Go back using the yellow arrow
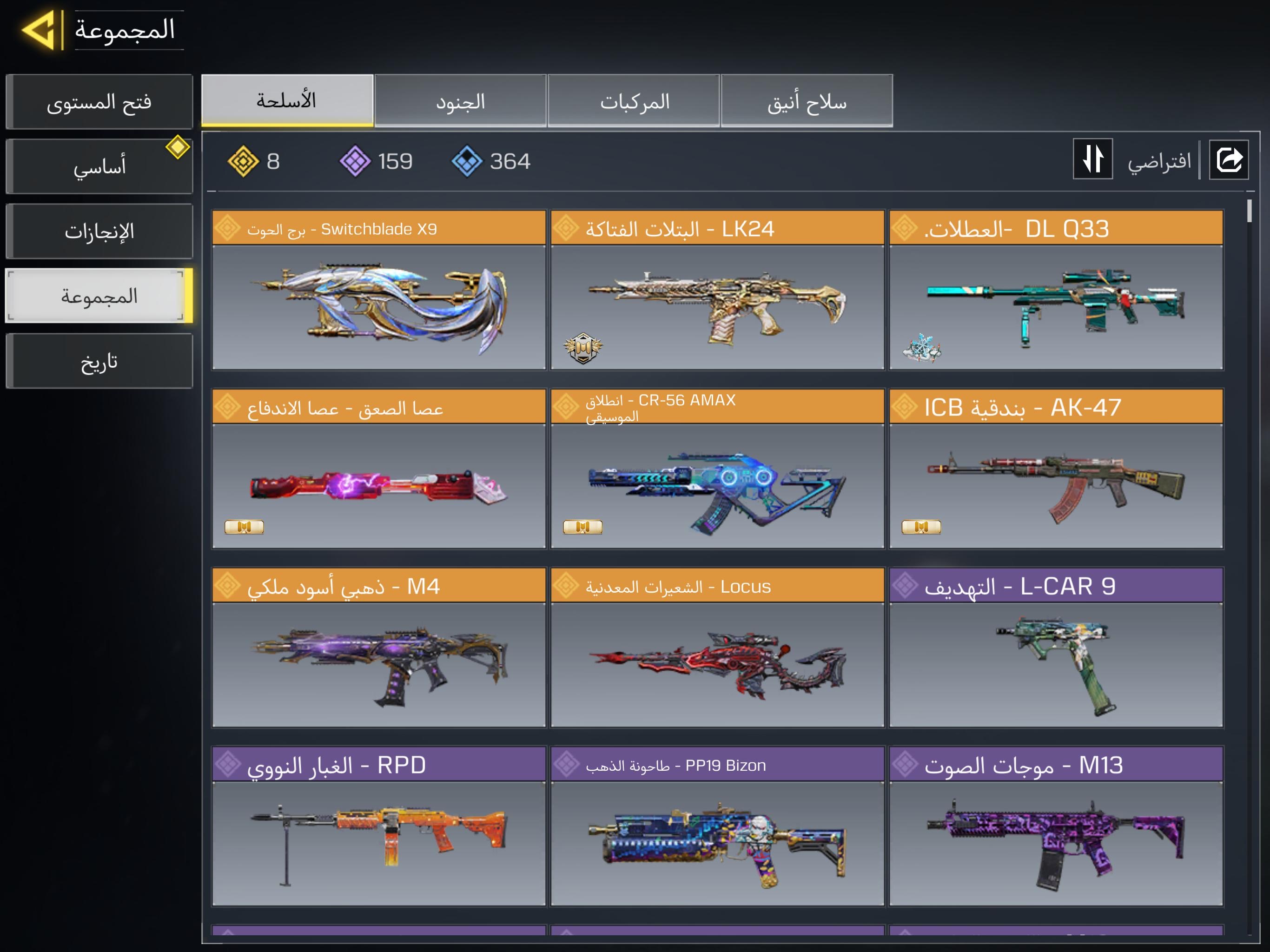This screenshot has height=952, width=1270. click(39, 30)
